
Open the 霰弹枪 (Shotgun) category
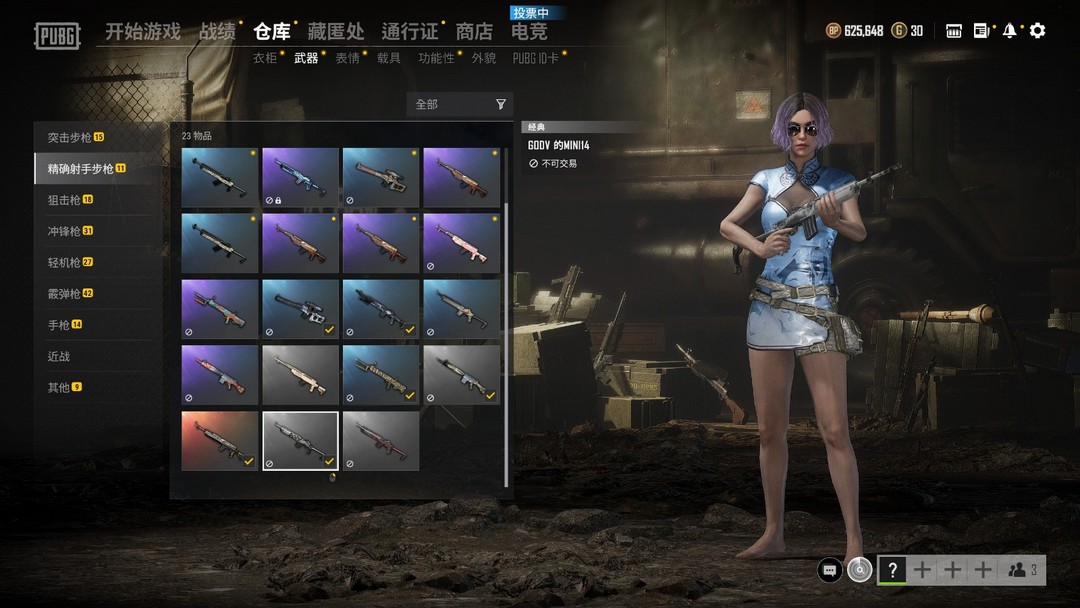pyautogui.click(x=70, y=294)
